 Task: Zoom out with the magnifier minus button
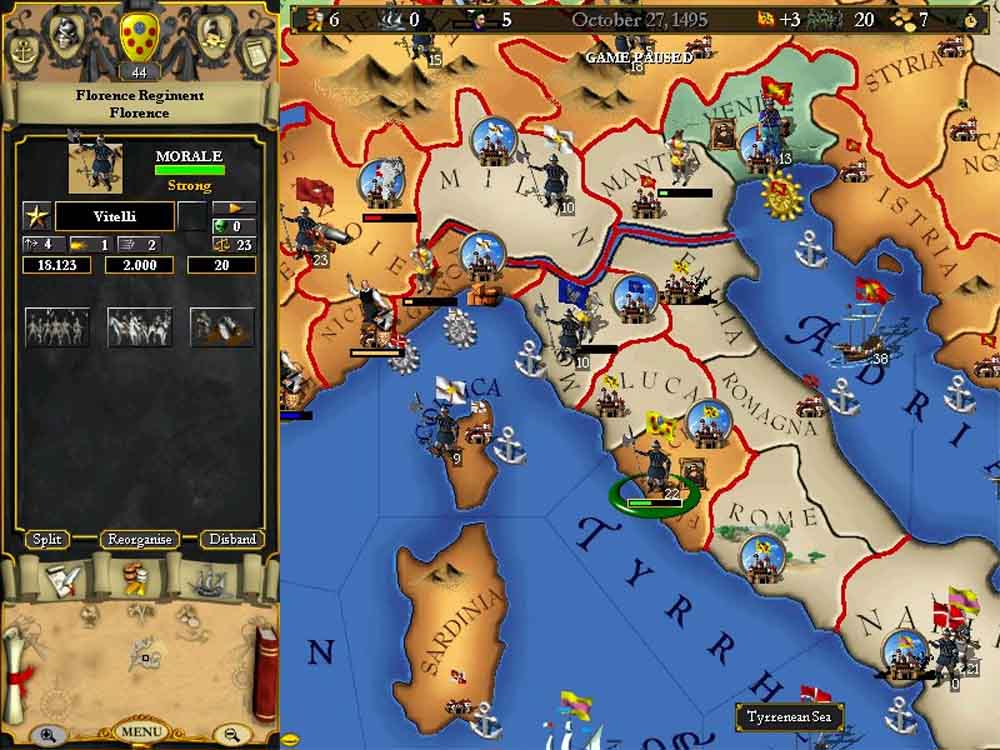tap(232, 735)
